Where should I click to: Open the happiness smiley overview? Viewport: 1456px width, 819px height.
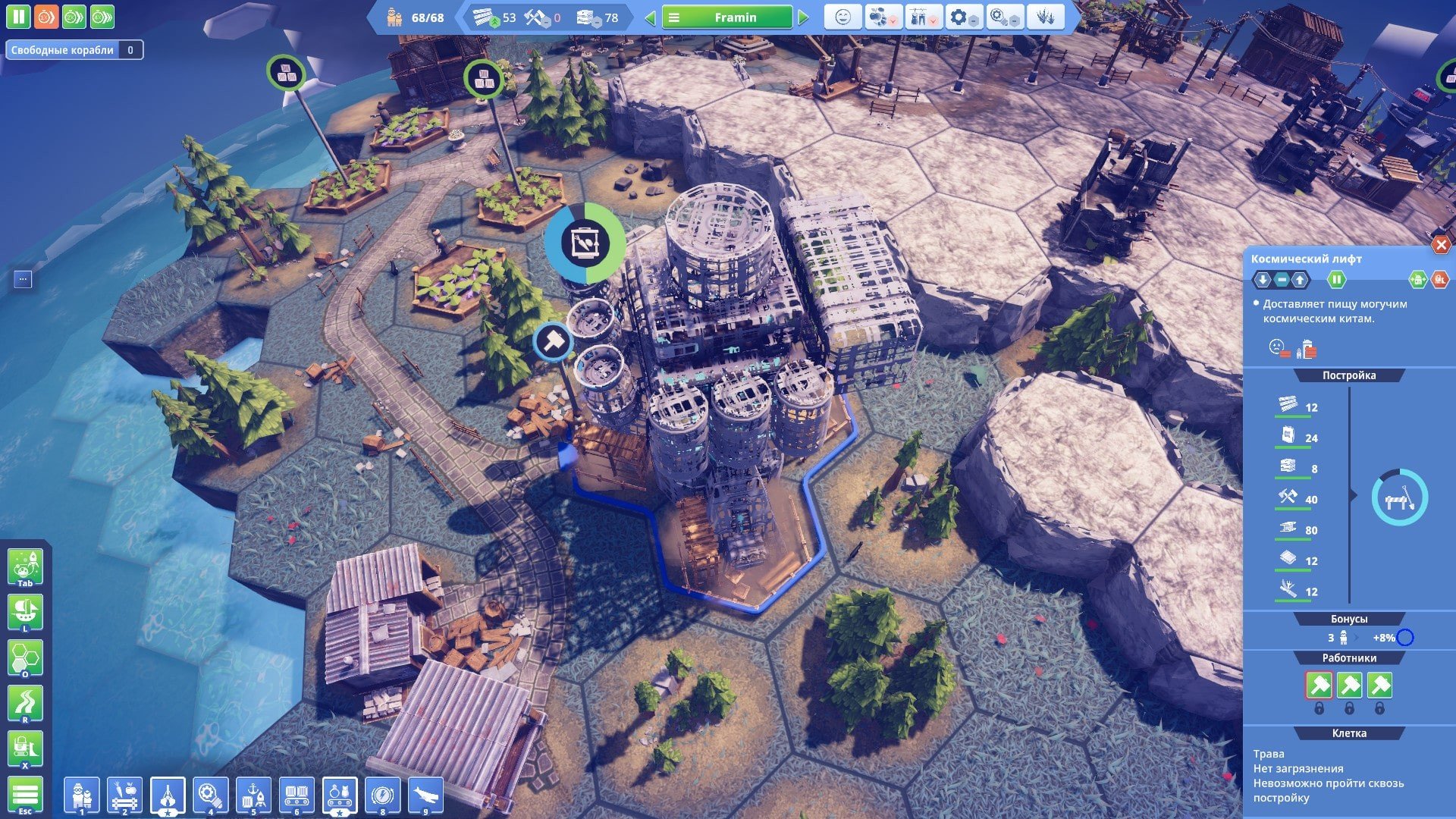coord(843,17)
